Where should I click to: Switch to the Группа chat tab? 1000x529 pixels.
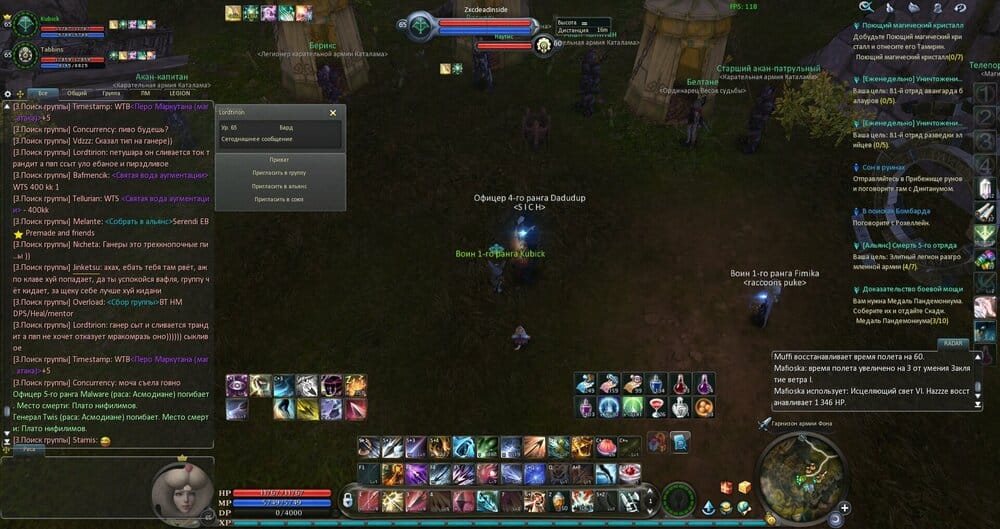[112, 92]
